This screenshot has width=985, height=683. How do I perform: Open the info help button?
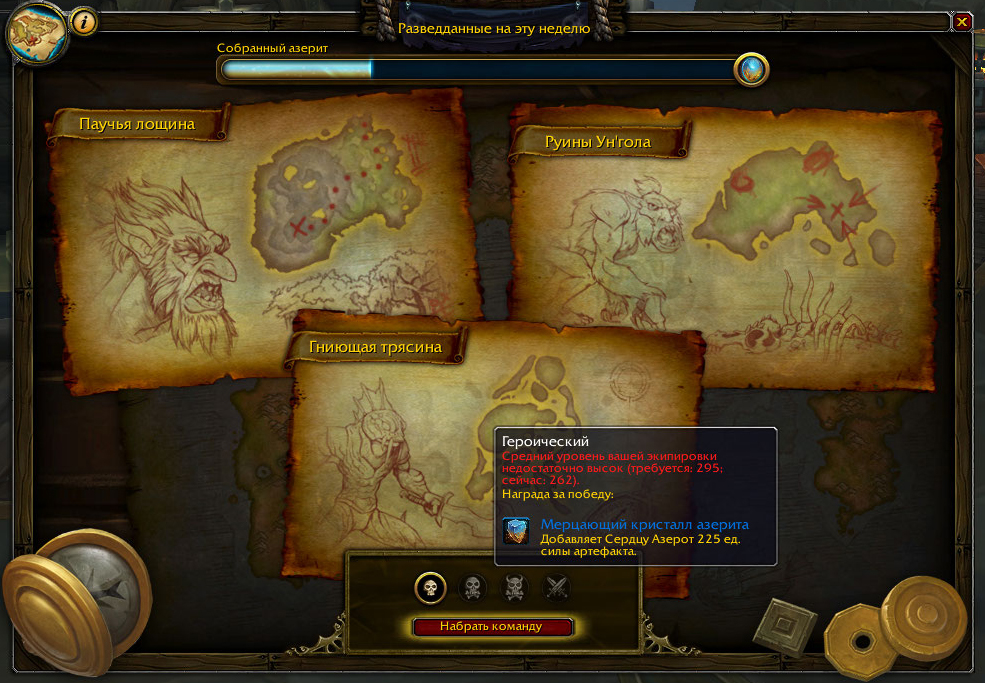(x=84, y=21)
